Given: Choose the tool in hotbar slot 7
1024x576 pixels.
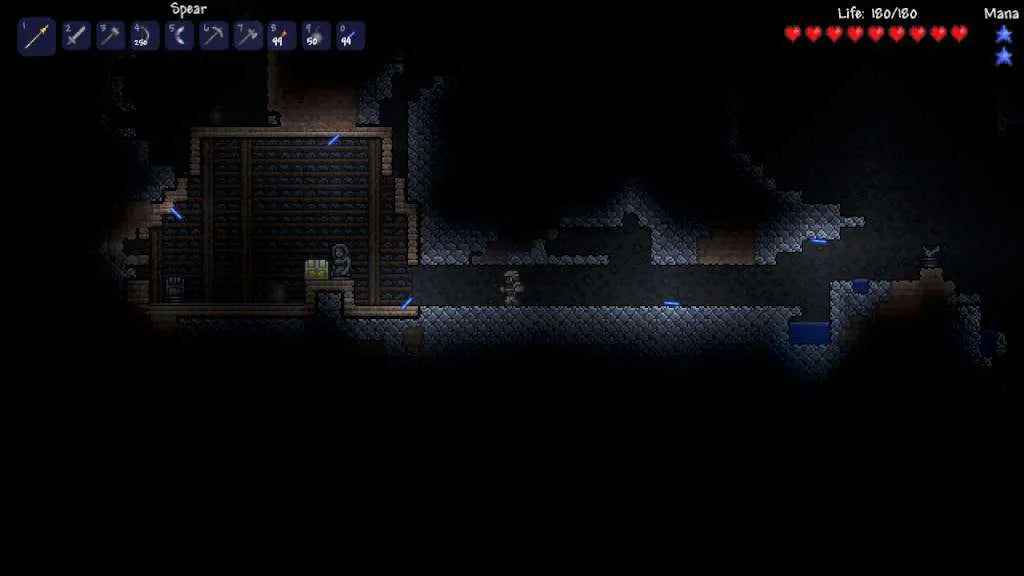Looking at the screenshot, I should tap(248, 37).
